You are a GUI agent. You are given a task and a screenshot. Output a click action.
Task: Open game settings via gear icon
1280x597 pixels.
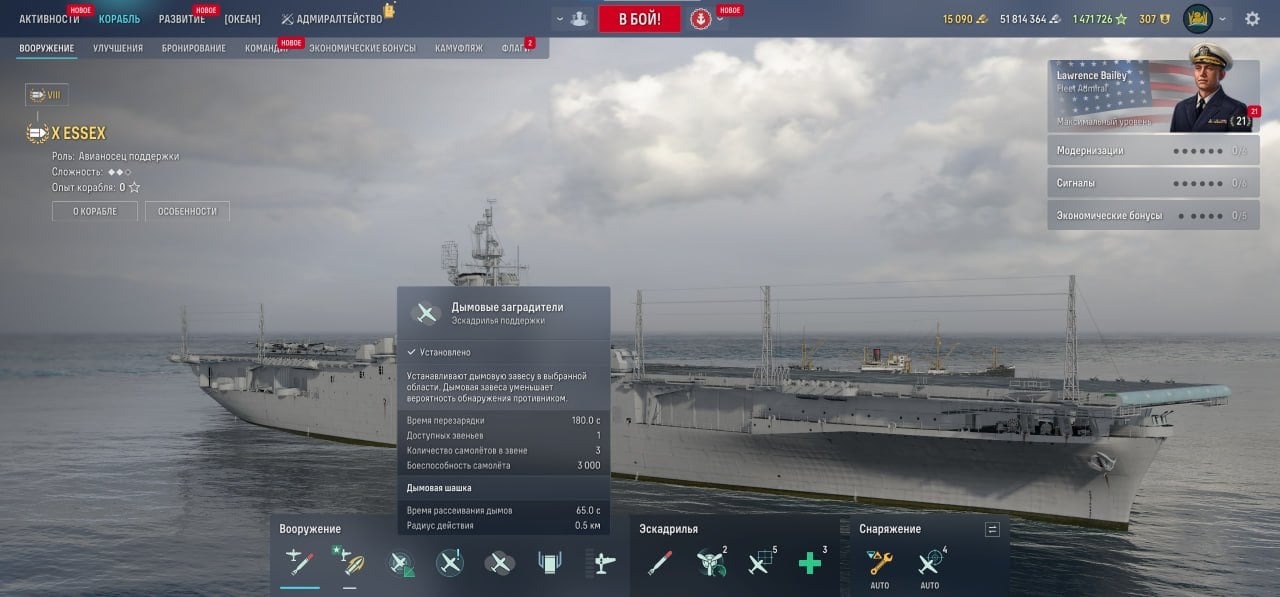(x=1252, y=19)
